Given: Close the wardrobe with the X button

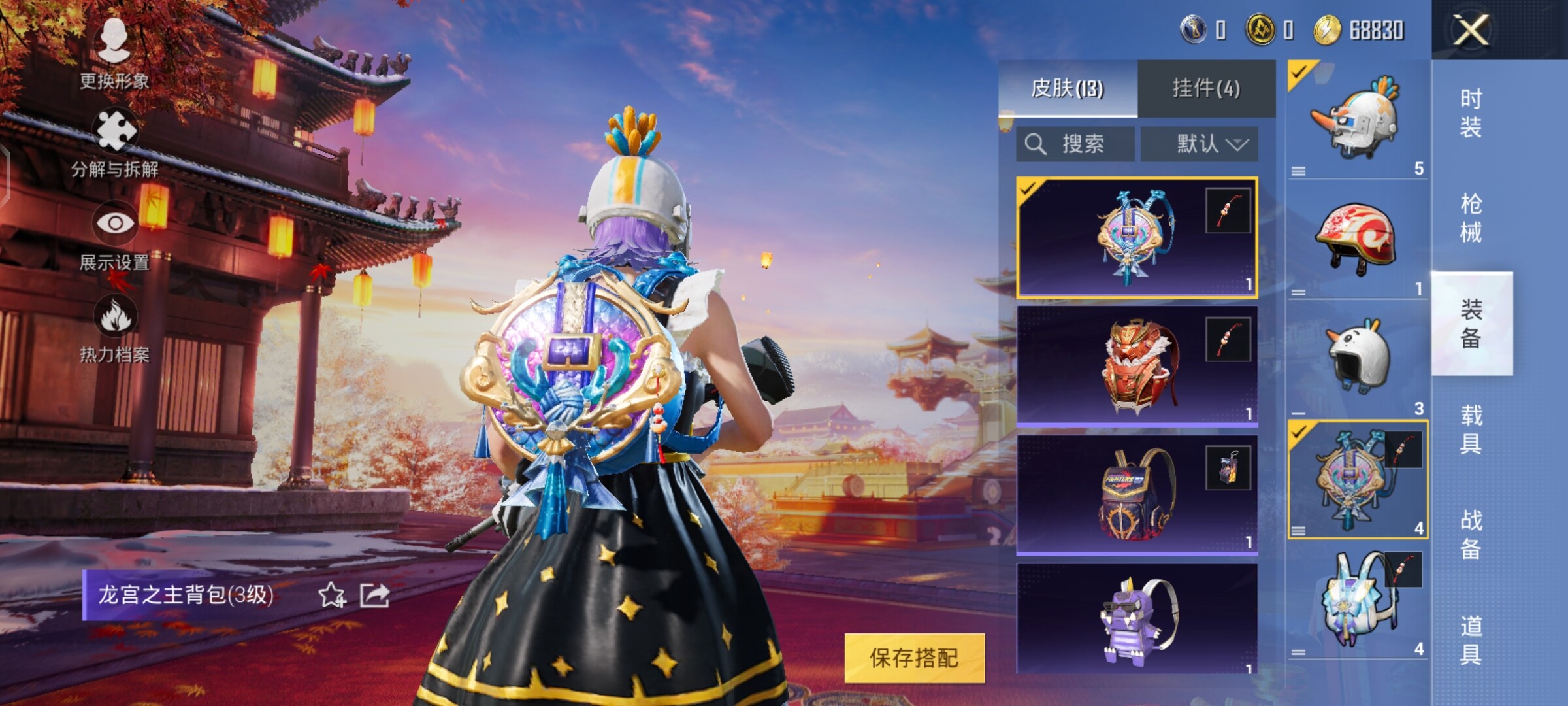Looking at the screenshot, I should 1470,30.
